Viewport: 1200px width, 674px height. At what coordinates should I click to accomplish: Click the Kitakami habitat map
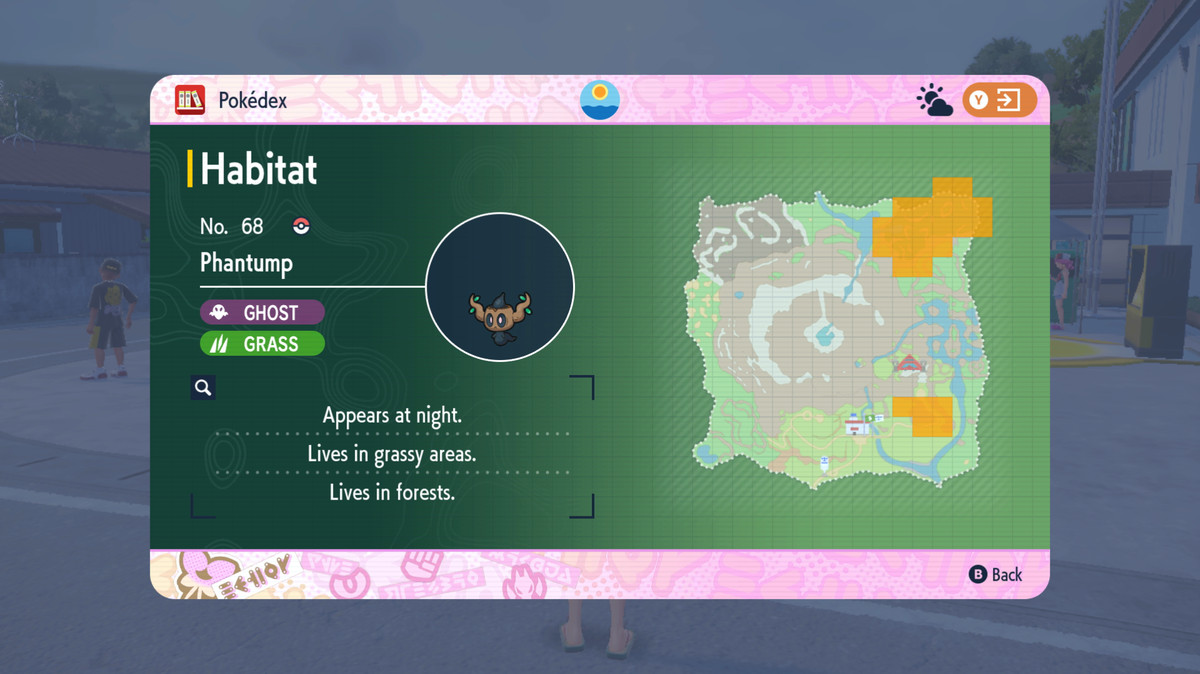[838, 335]
